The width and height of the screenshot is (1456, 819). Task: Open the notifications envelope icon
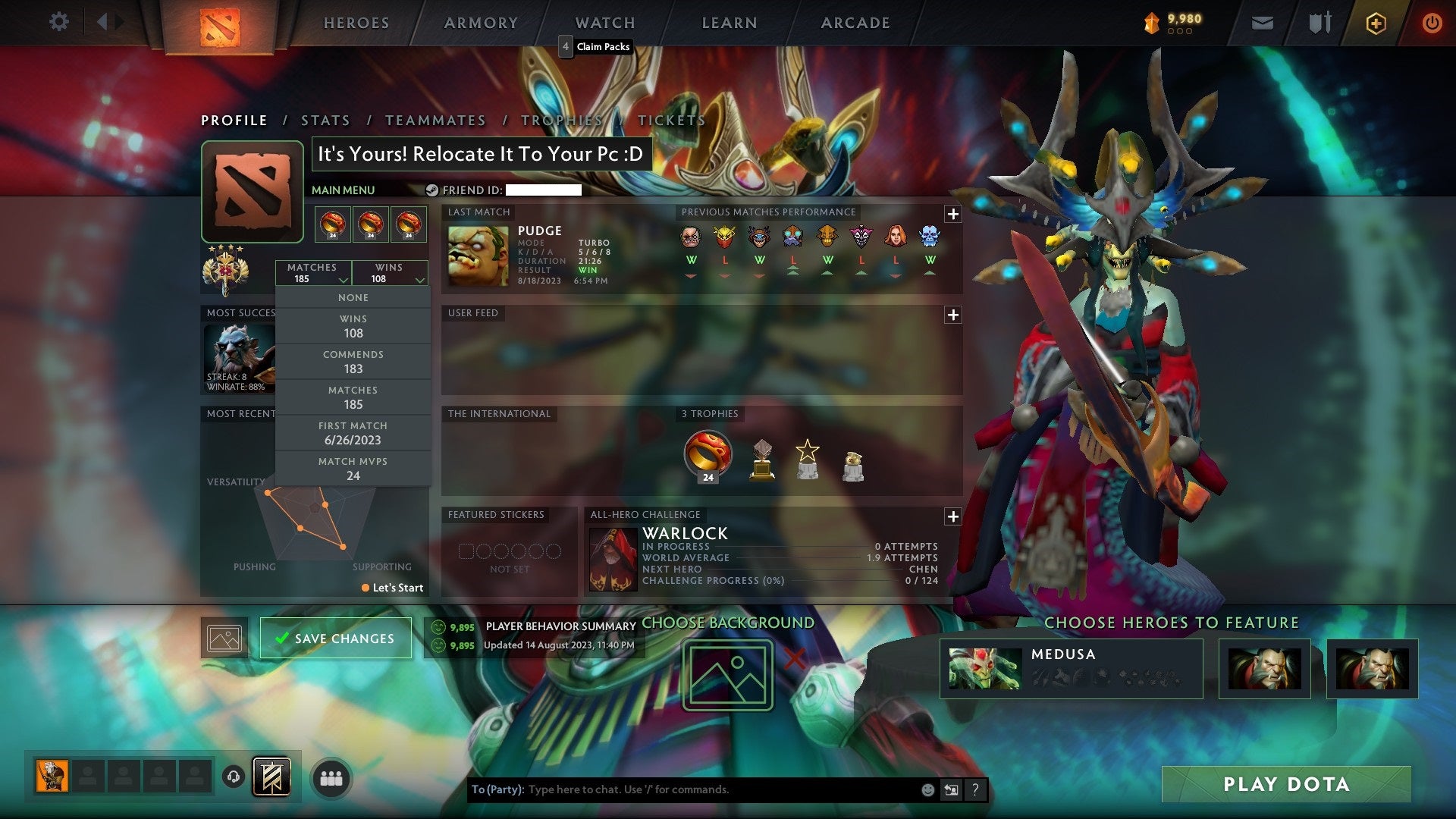1263,23
